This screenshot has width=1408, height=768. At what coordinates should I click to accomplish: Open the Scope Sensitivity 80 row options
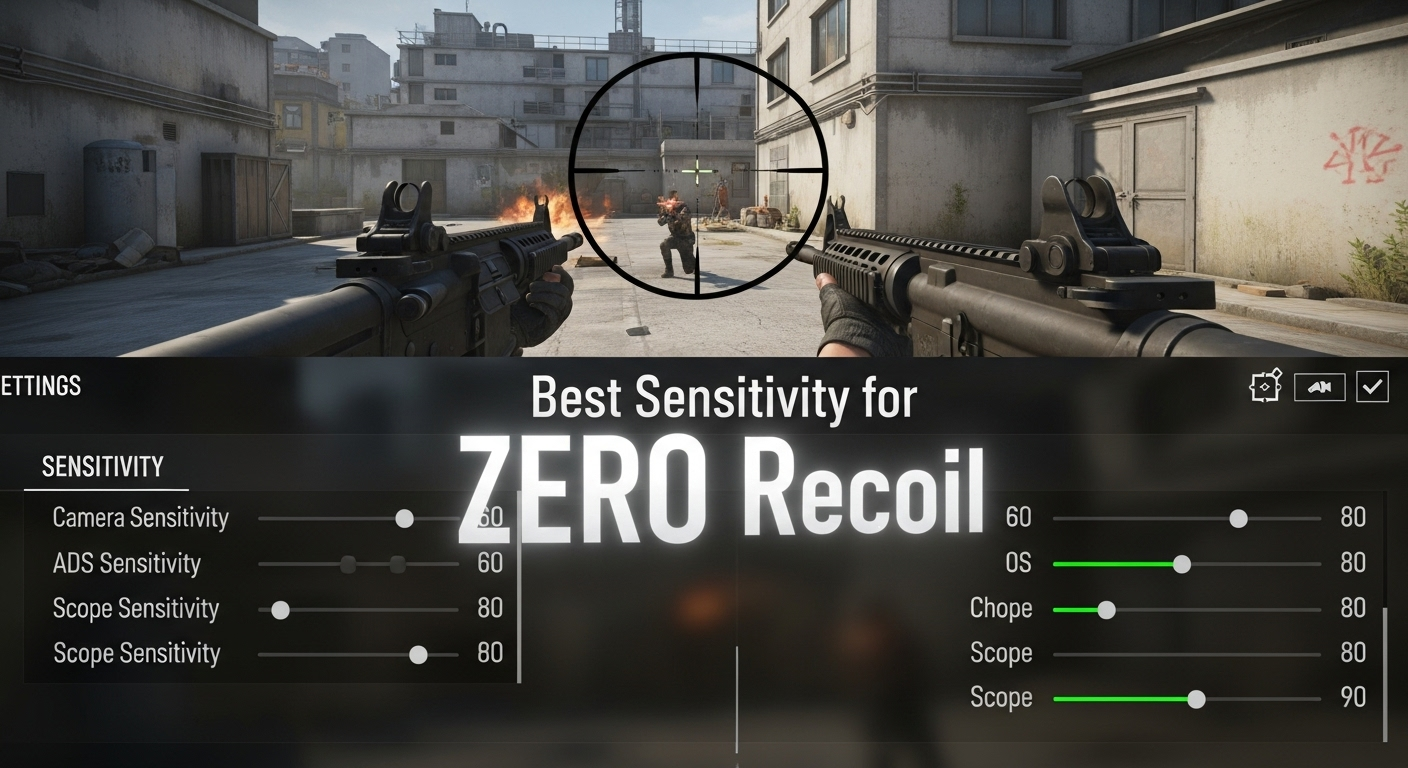[x=137, y=608]
